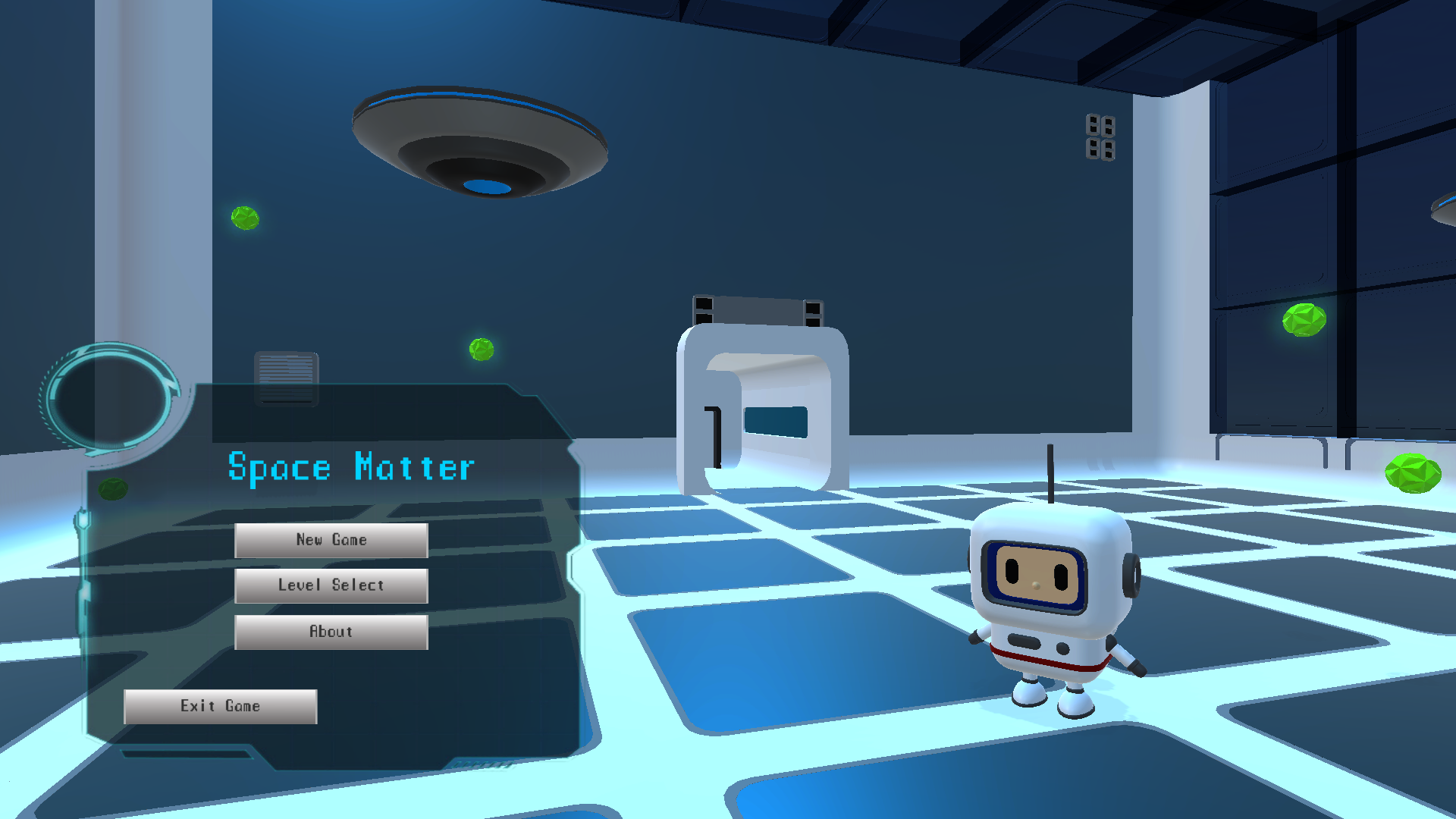The width and height of the screenshot is (1456, 819).
Task: Select the New Game menu entry
Action: coord(331,540)
